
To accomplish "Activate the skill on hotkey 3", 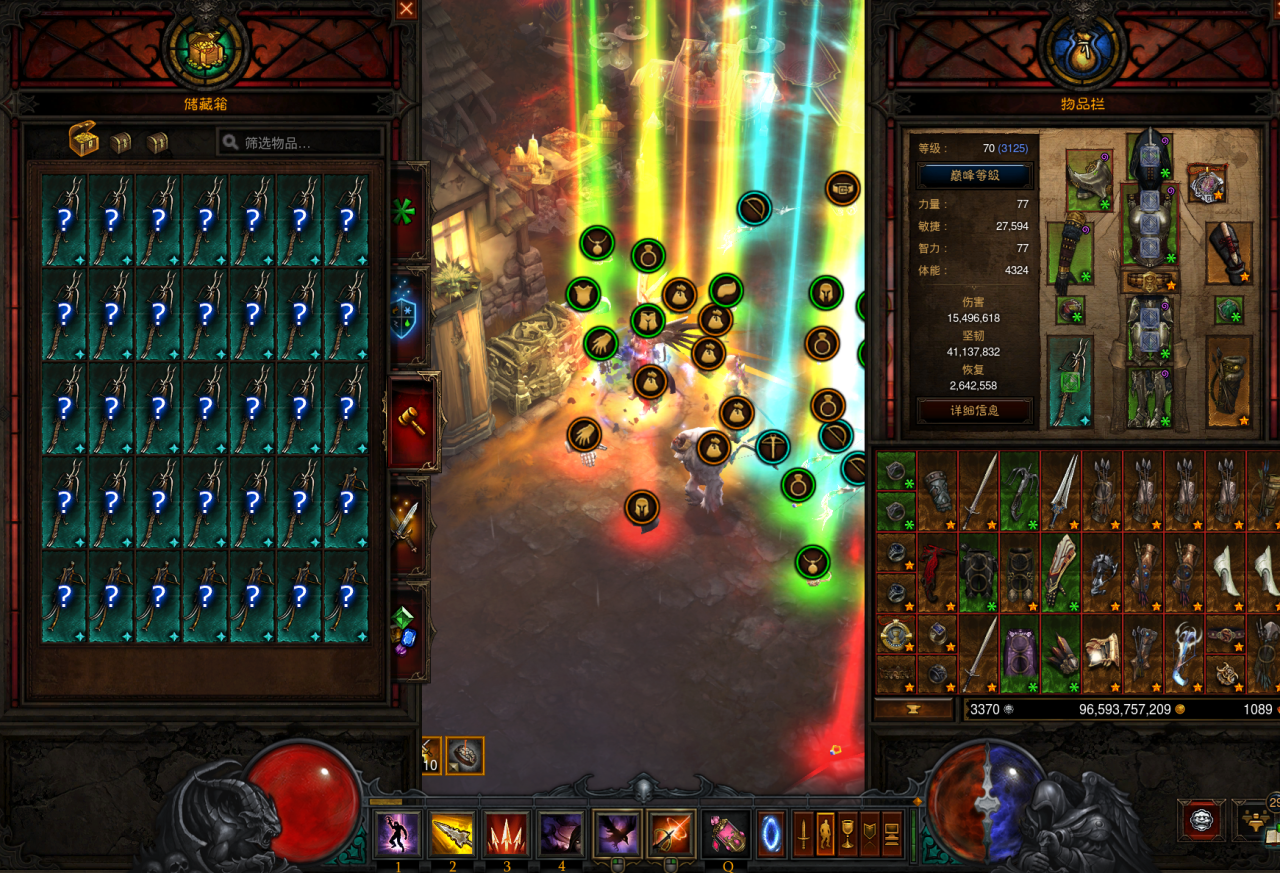I will (507, 835).
